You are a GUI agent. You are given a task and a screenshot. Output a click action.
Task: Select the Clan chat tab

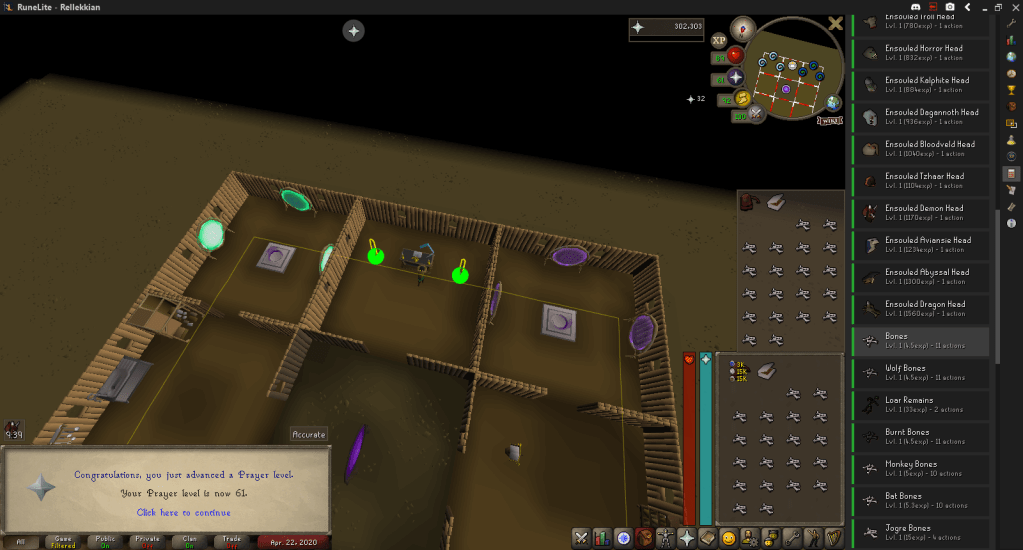(189, 541)
